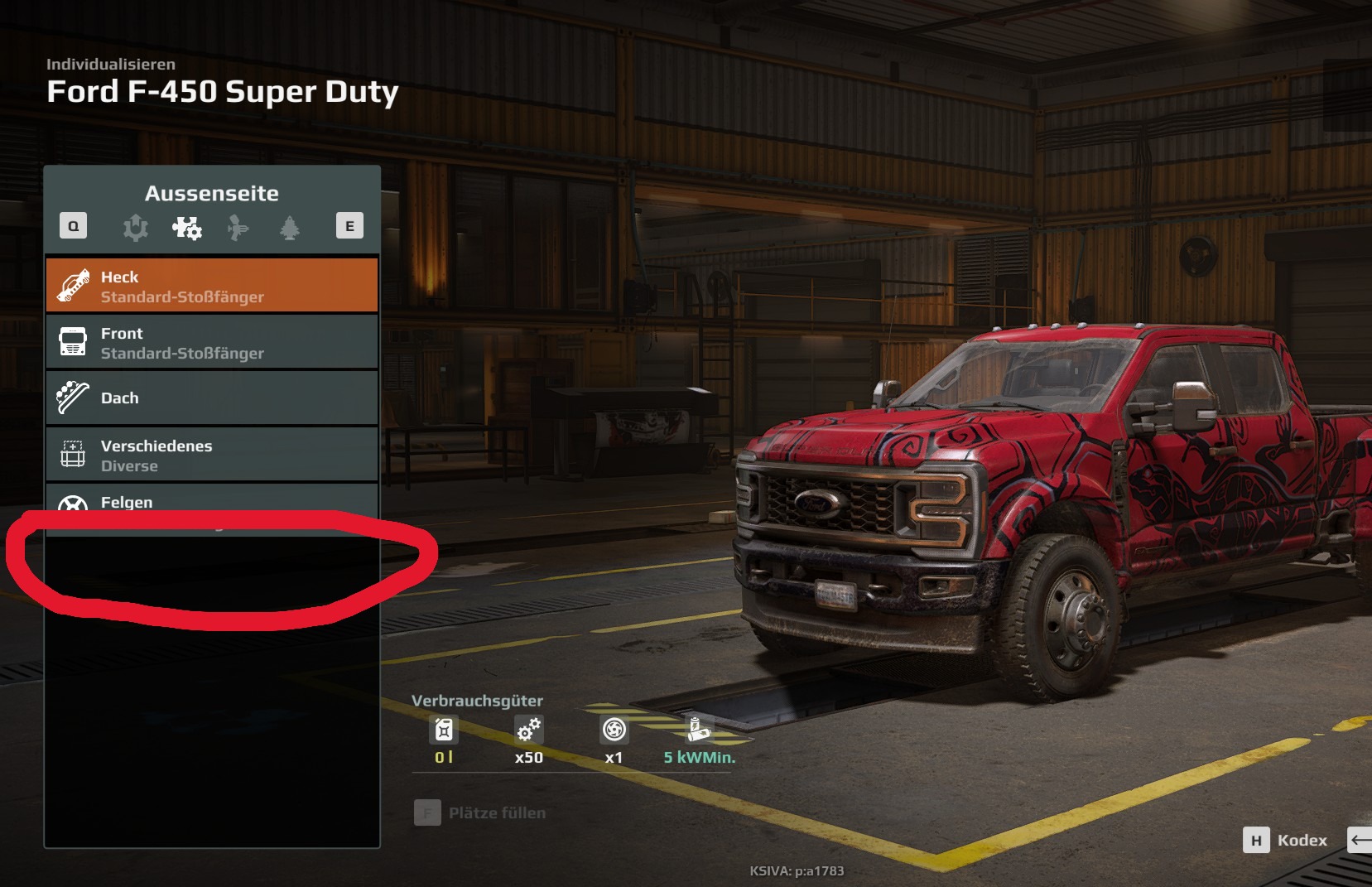Open the Front bumper options
The height and width of the screenshot is (887, 1372).
pyautogui.click(x=212, y=342)
